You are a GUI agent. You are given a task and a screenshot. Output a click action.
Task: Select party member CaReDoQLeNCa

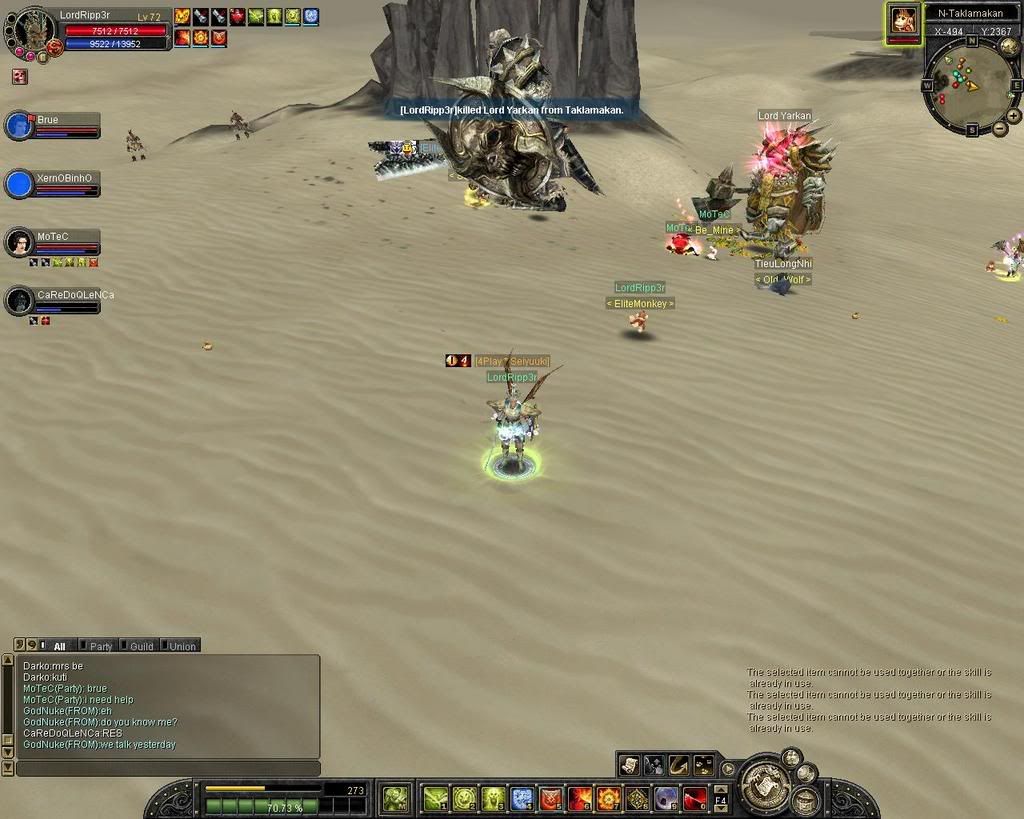pyautogui.click(x=20, y=300)
